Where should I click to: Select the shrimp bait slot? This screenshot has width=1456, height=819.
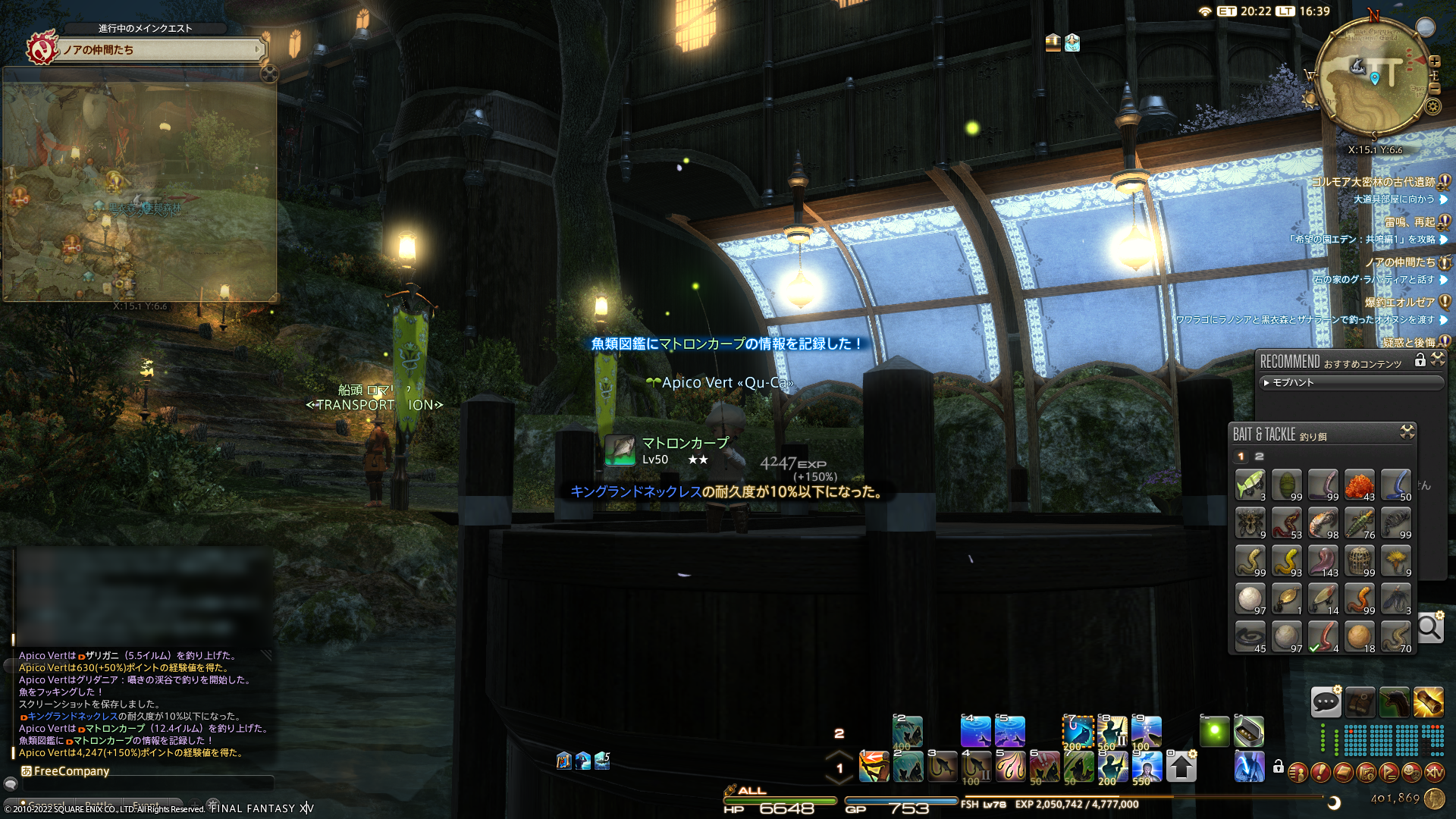click(1323, 522)
